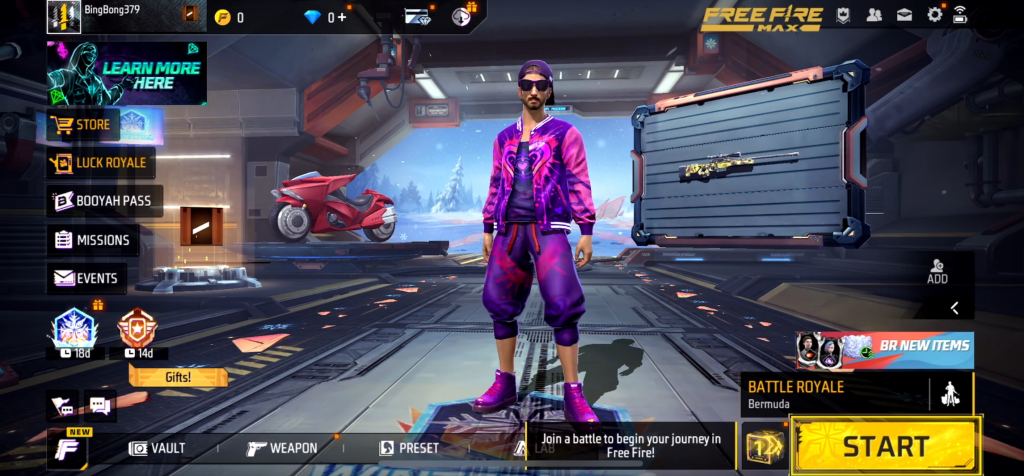Open the chat speech-bubble icon
The width and height of the screenshot is (1024, 476).
(x=99, y=405)
